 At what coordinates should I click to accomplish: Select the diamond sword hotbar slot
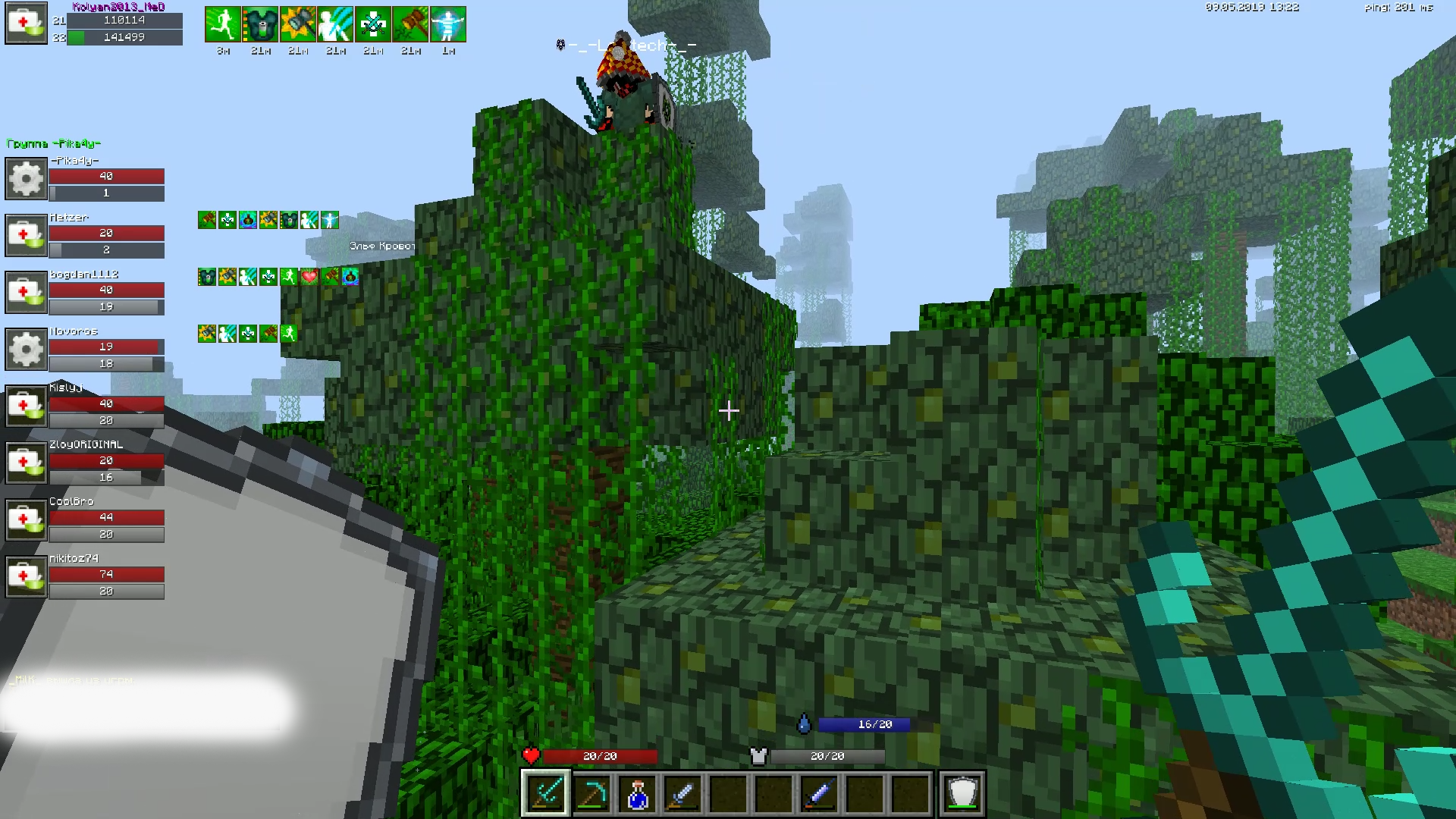click(545, 793)
